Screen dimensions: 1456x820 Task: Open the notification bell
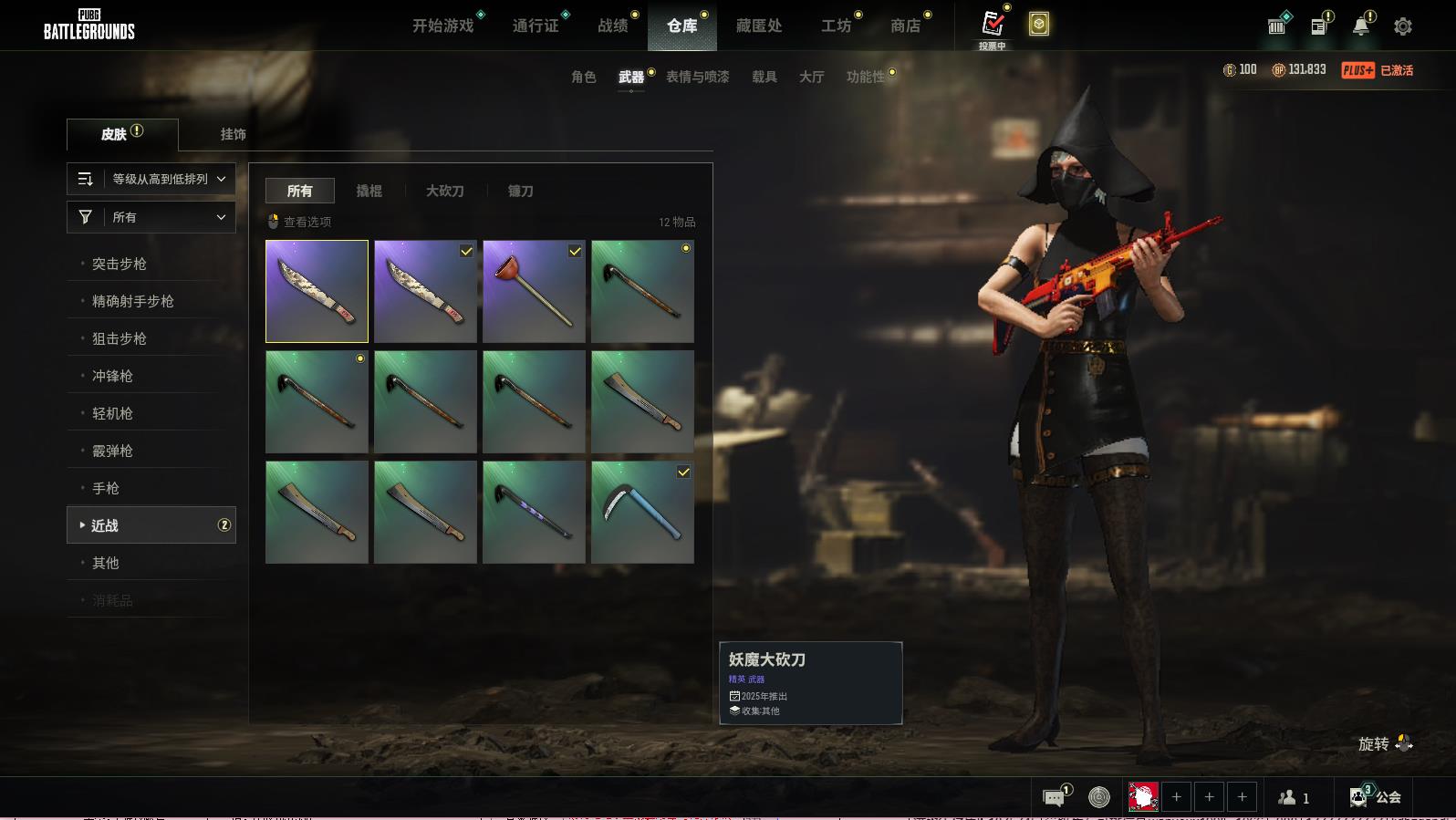tap(1361, 26)
